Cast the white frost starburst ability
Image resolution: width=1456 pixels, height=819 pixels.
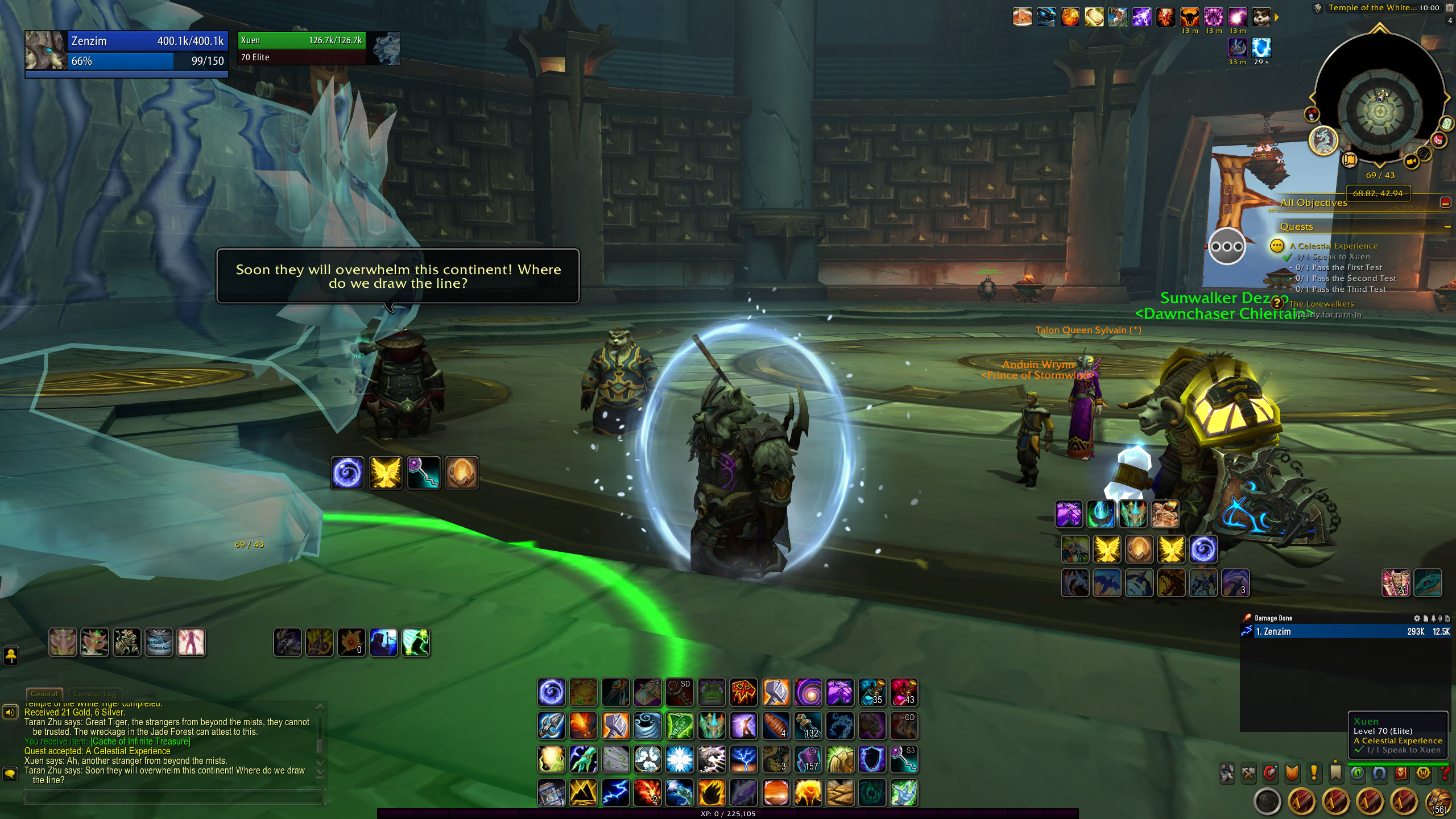tap(680, 759)
